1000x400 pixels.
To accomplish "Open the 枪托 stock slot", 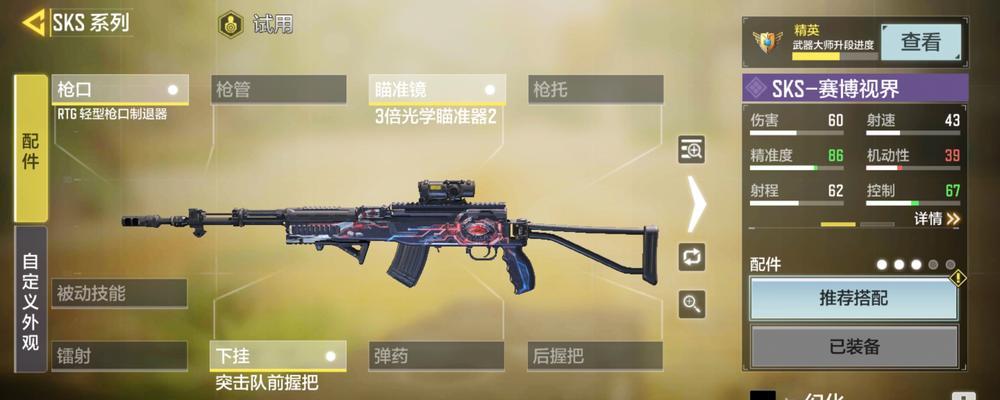I will (595, 90).
